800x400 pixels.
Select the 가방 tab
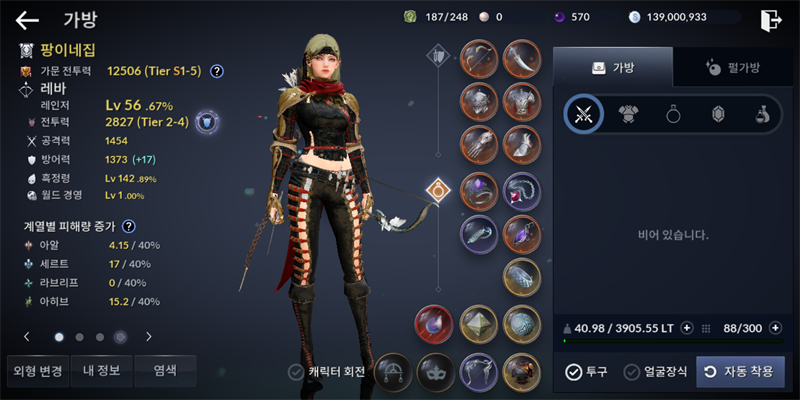[x=613, y=67]
